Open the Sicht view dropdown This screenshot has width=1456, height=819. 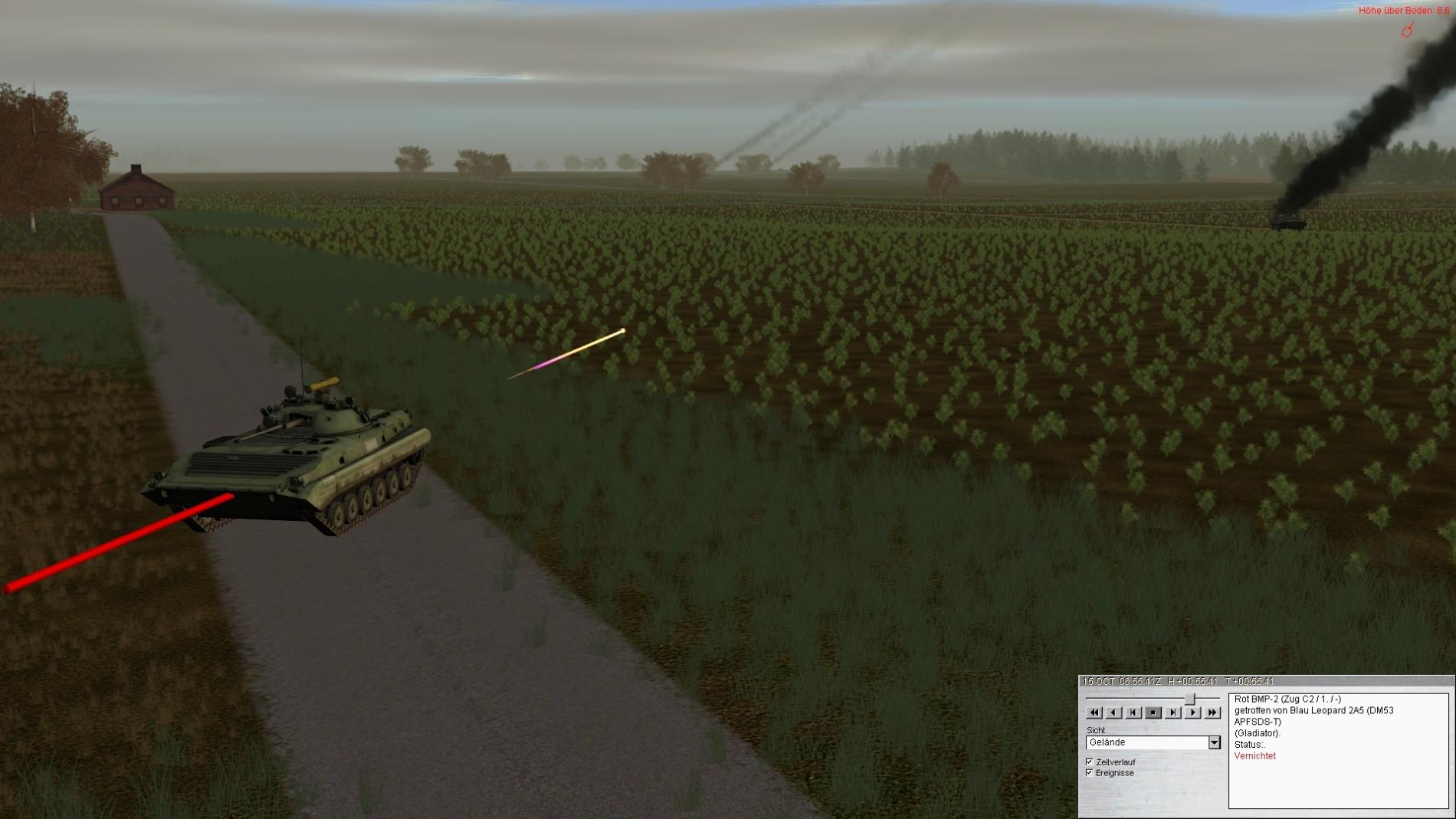coord(1214,742)
